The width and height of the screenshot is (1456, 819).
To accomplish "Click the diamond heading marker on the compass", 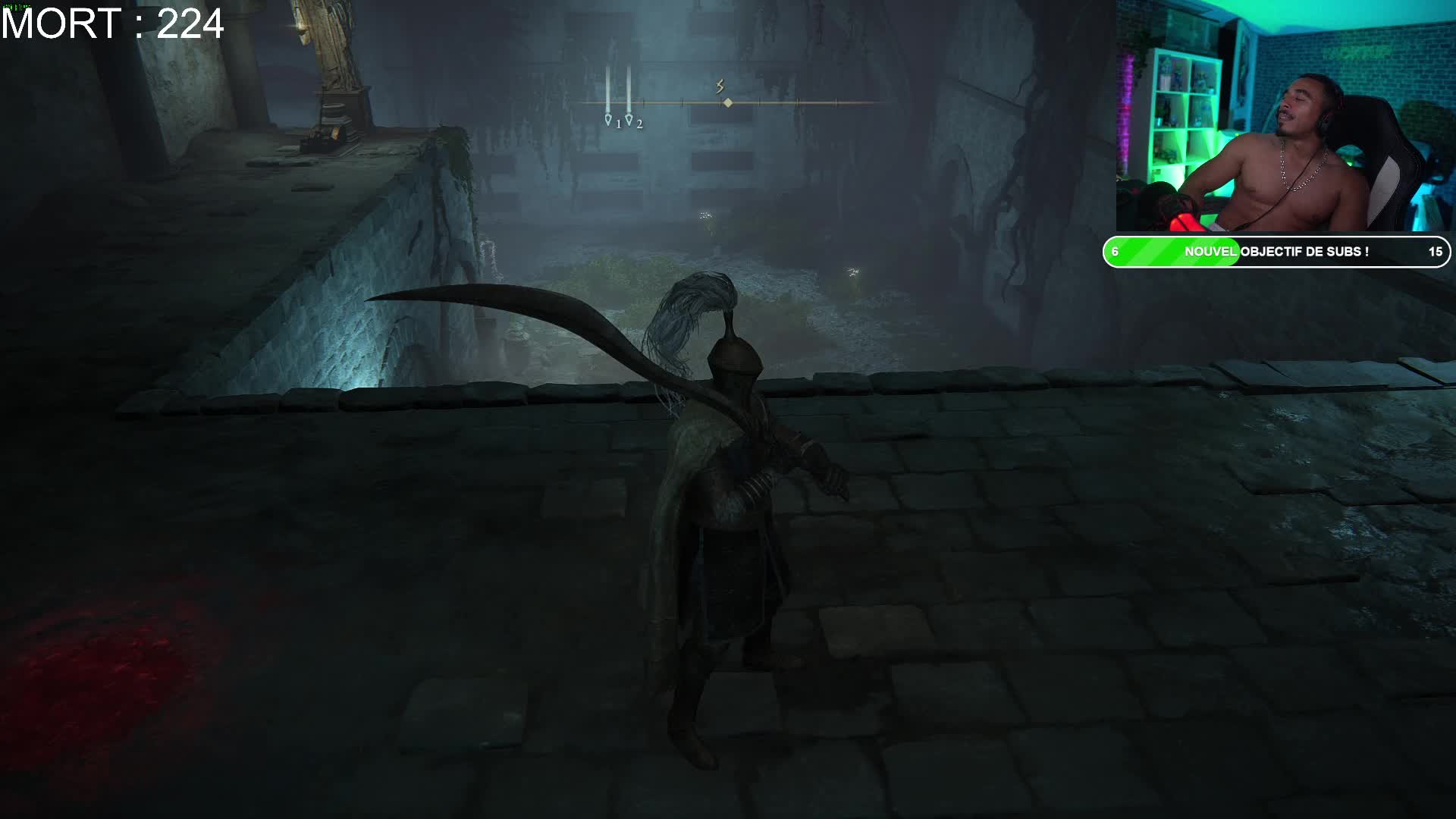I will click(x=728, y=102).
